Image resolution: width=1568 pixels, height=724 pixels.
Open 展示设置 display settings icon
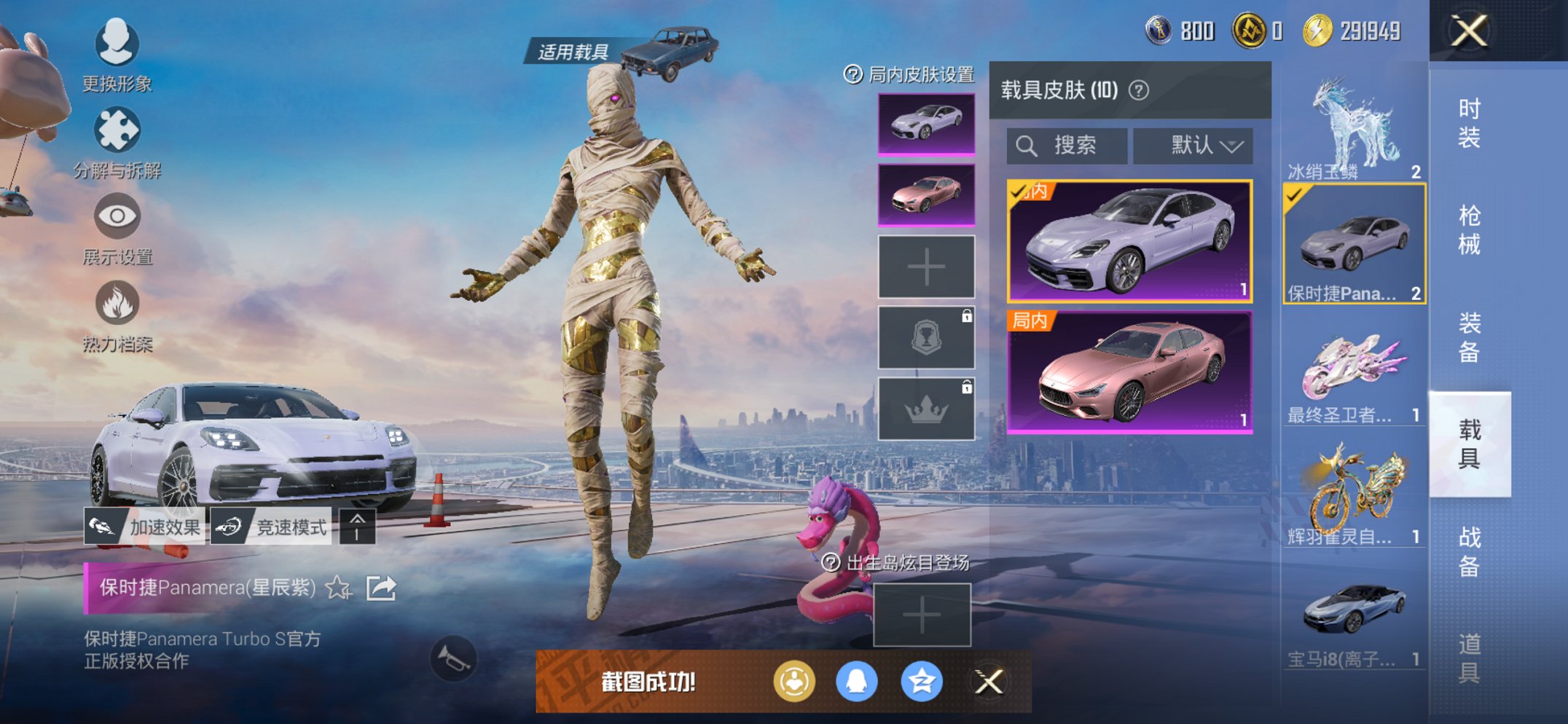(x=117, y=216)
